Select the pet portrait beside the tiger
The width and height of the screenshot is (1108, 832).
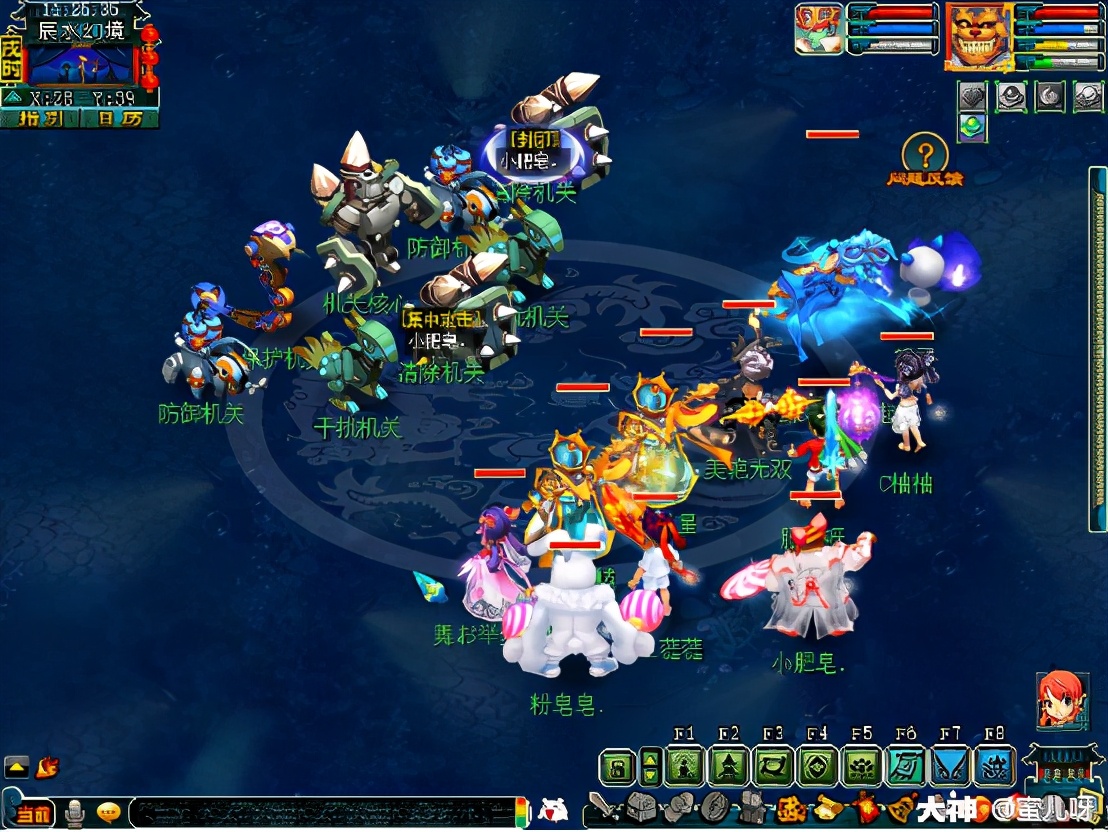(820, 30)
